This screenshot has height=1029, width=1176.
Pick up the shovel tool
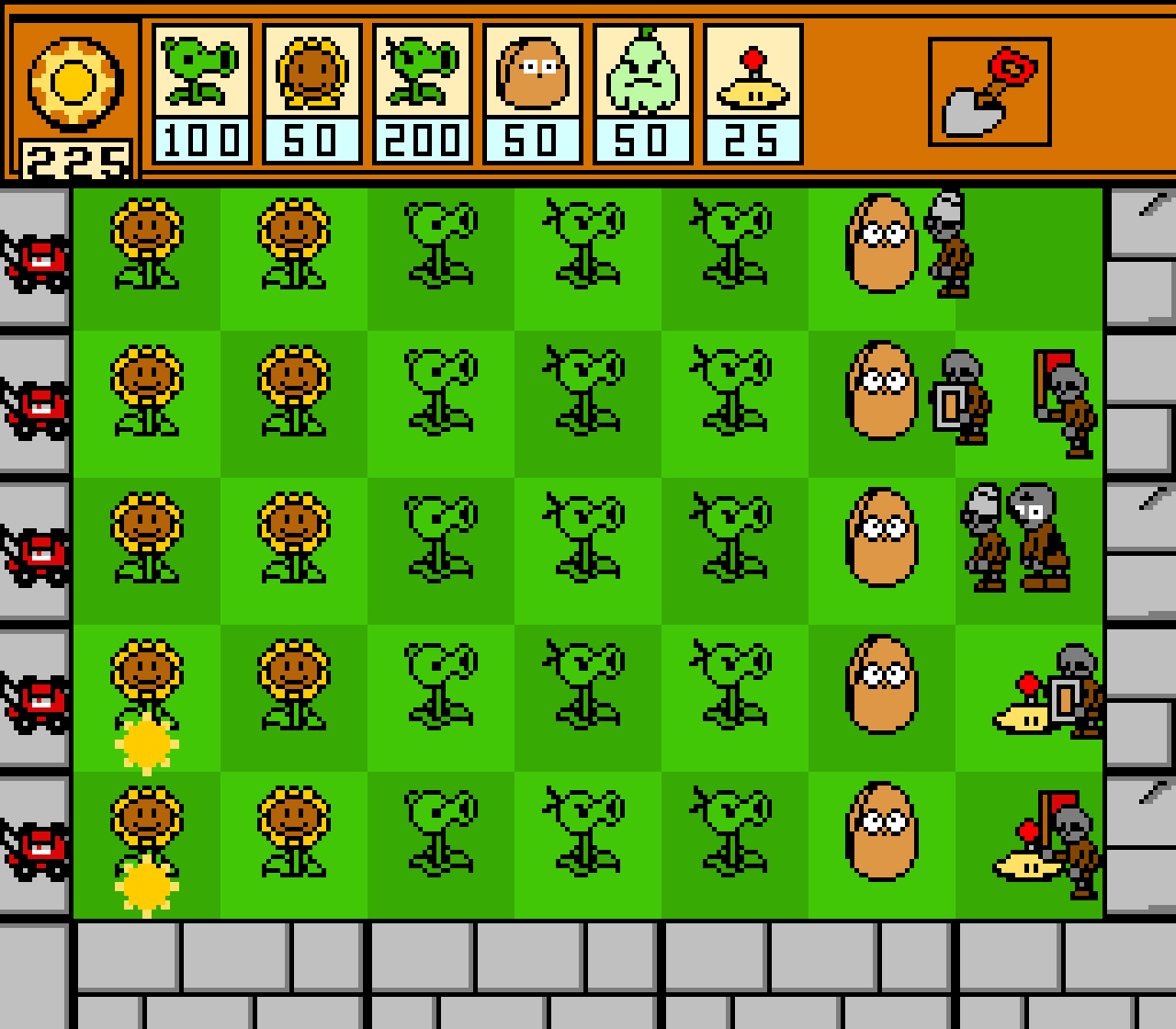click(989, 87)
